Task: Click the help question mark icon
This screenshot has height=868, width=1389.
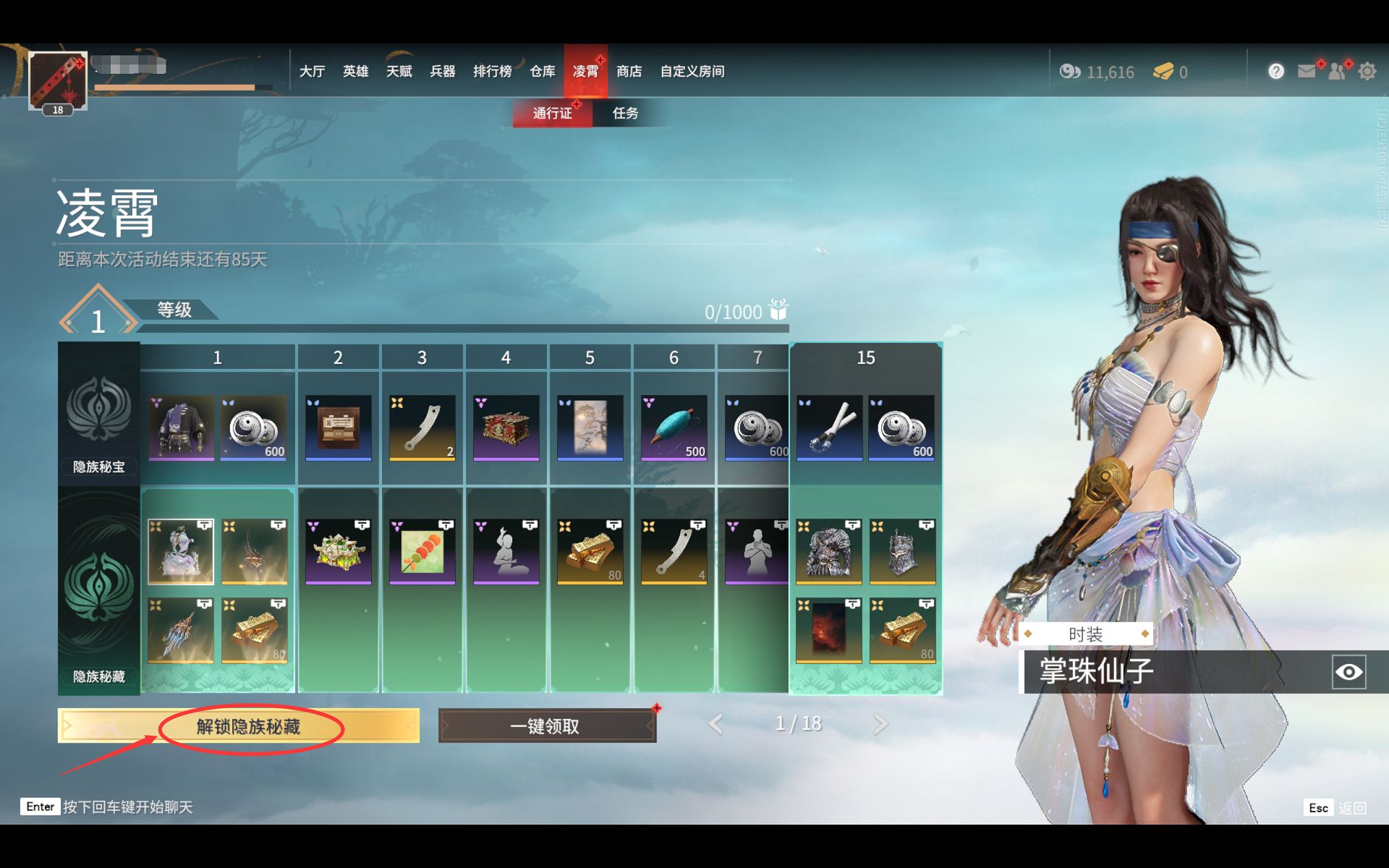Action: (1276, 71)
